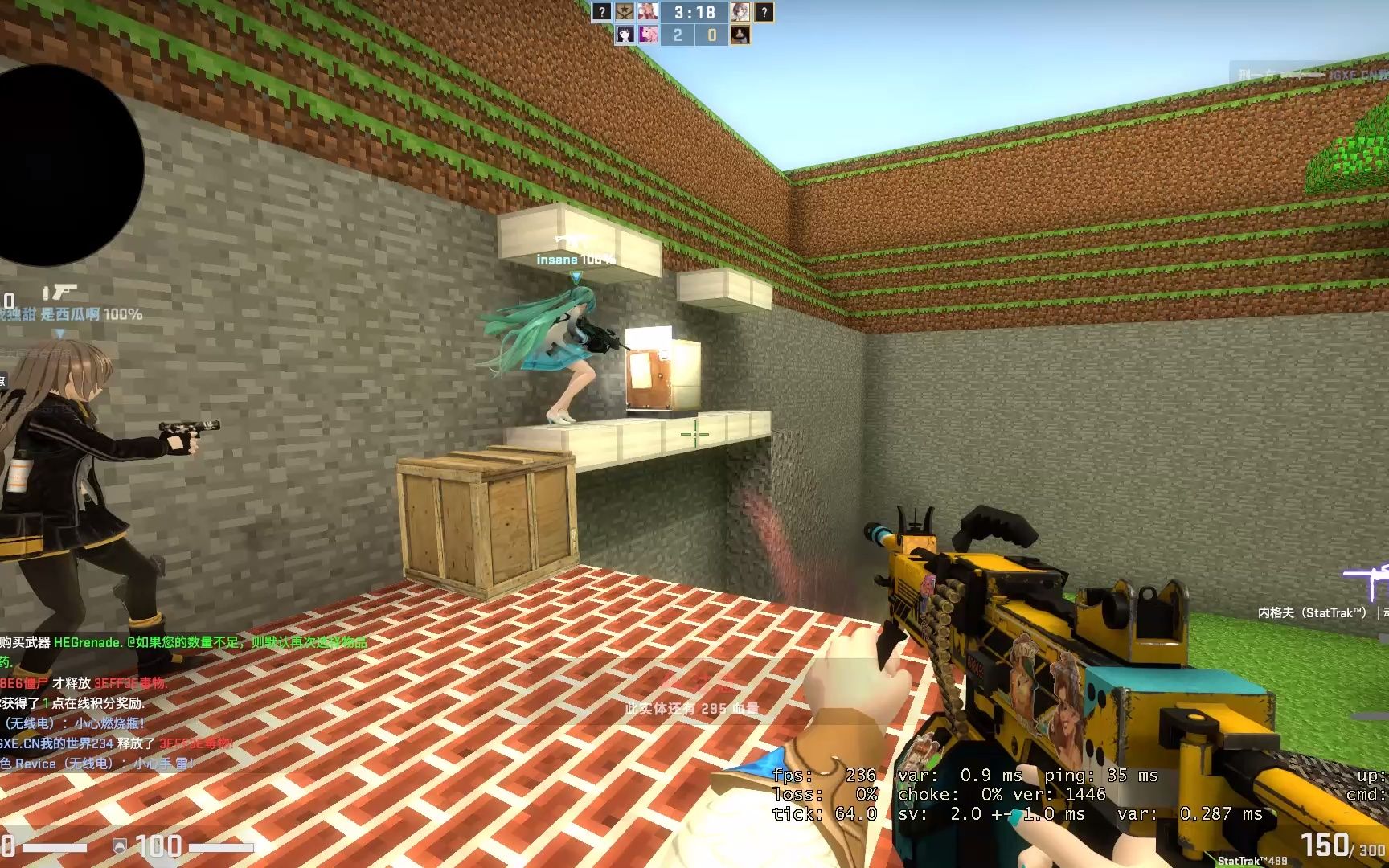Click the pistol weapon icon above spectated player name

pos(63,289)
